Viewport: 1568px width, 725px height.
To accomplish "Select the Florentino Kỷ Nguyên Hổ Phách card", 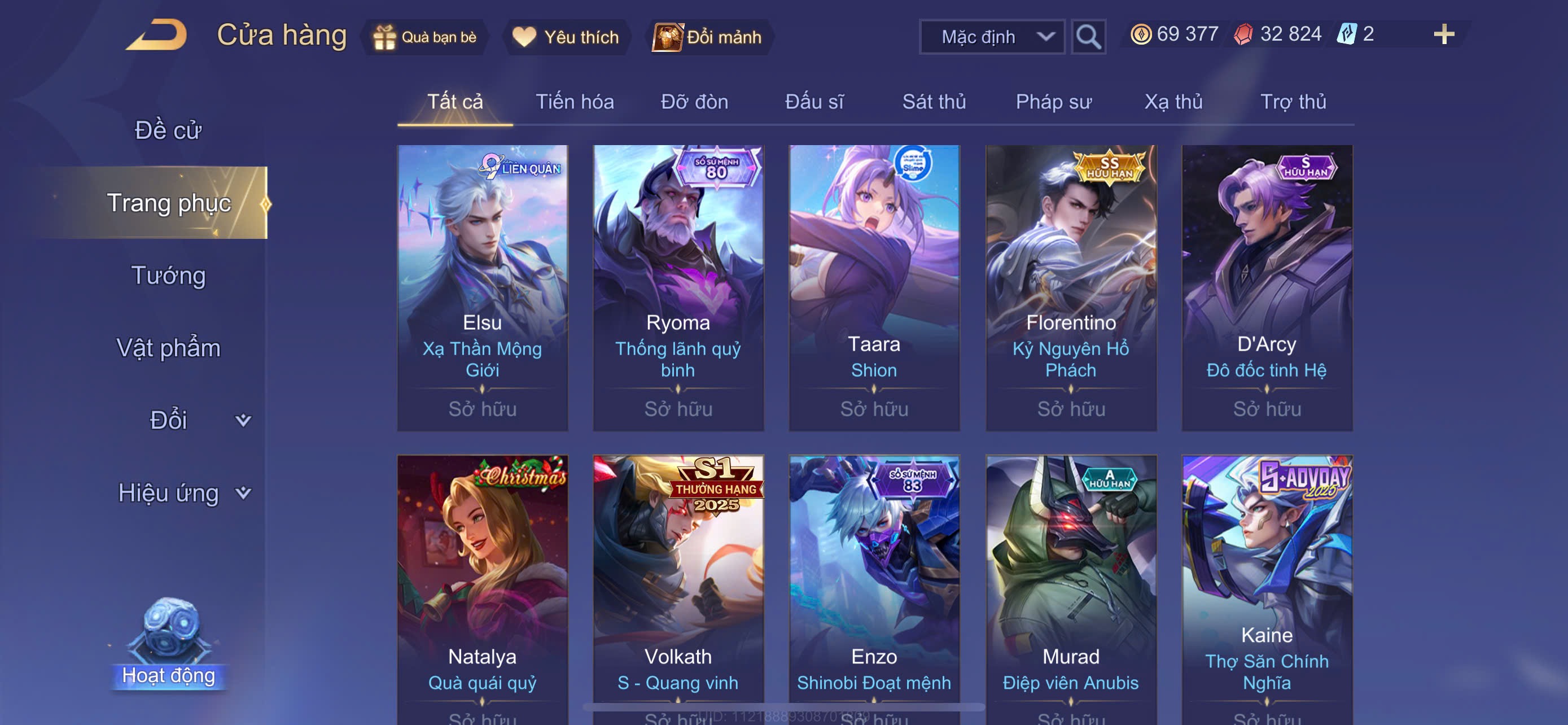I will (1071, 287).
